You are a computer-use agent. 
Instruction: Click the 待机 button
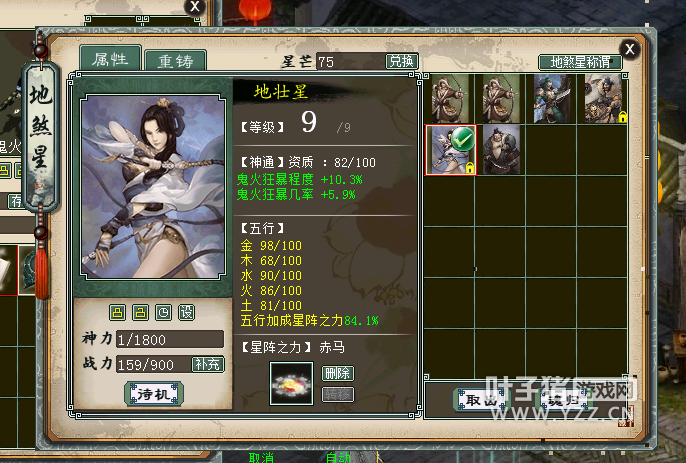(x=154, y=394)
